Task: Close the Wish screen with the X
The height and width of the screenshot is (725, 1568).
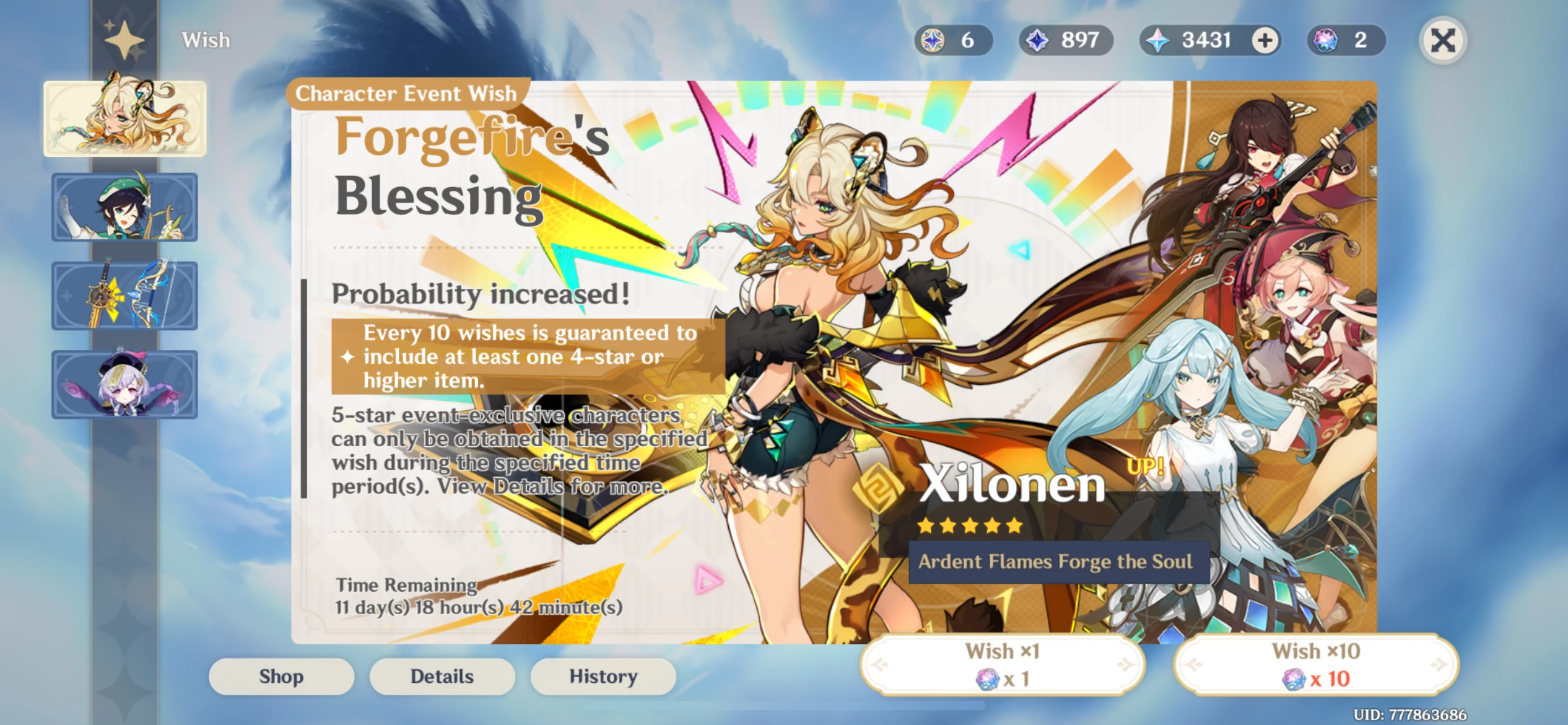Action: (x=1442, y=40)
